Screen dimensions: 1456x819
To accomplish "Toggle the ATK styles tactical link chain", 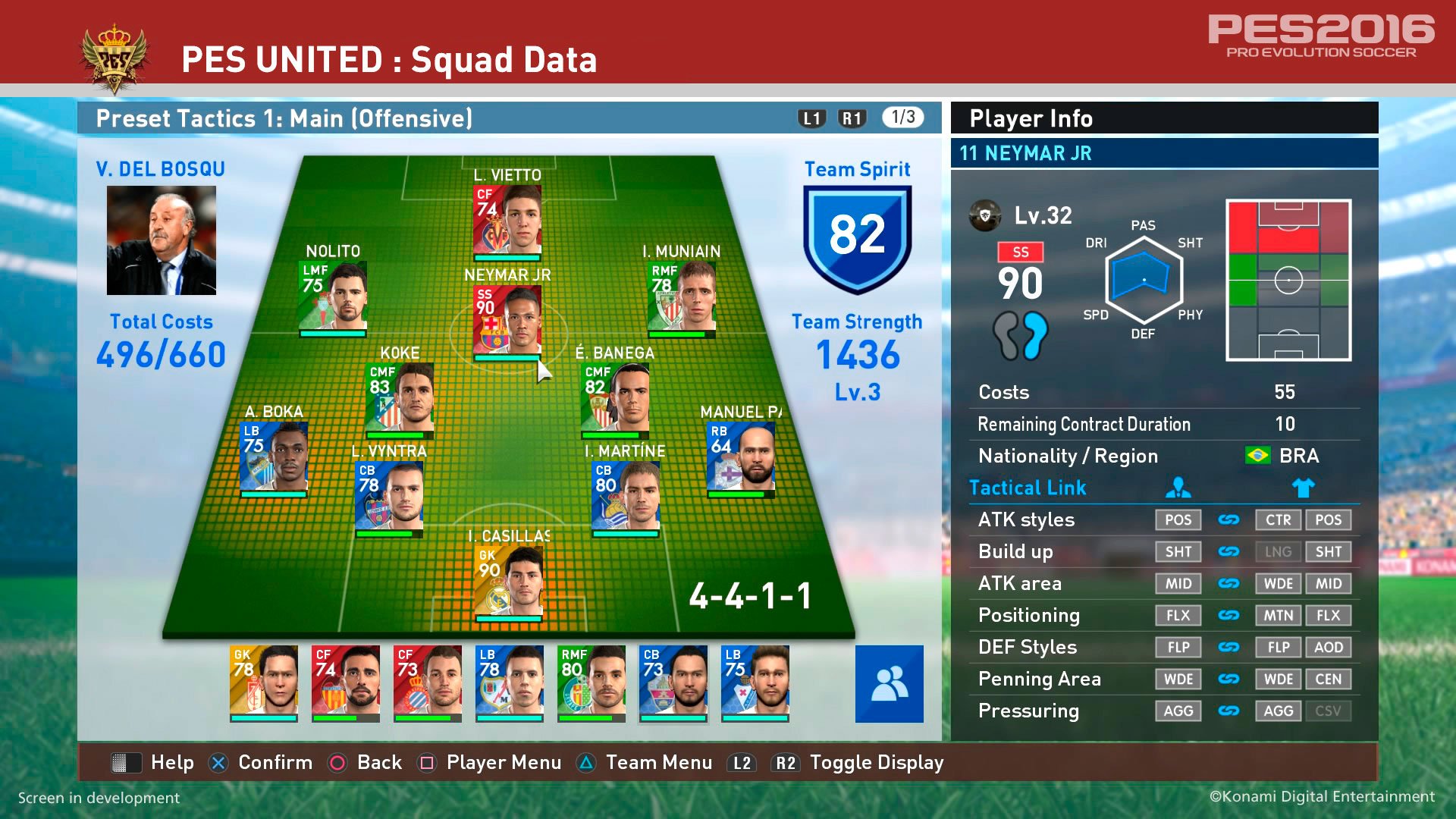I will pyautogui.click(x=1229, y=520).
